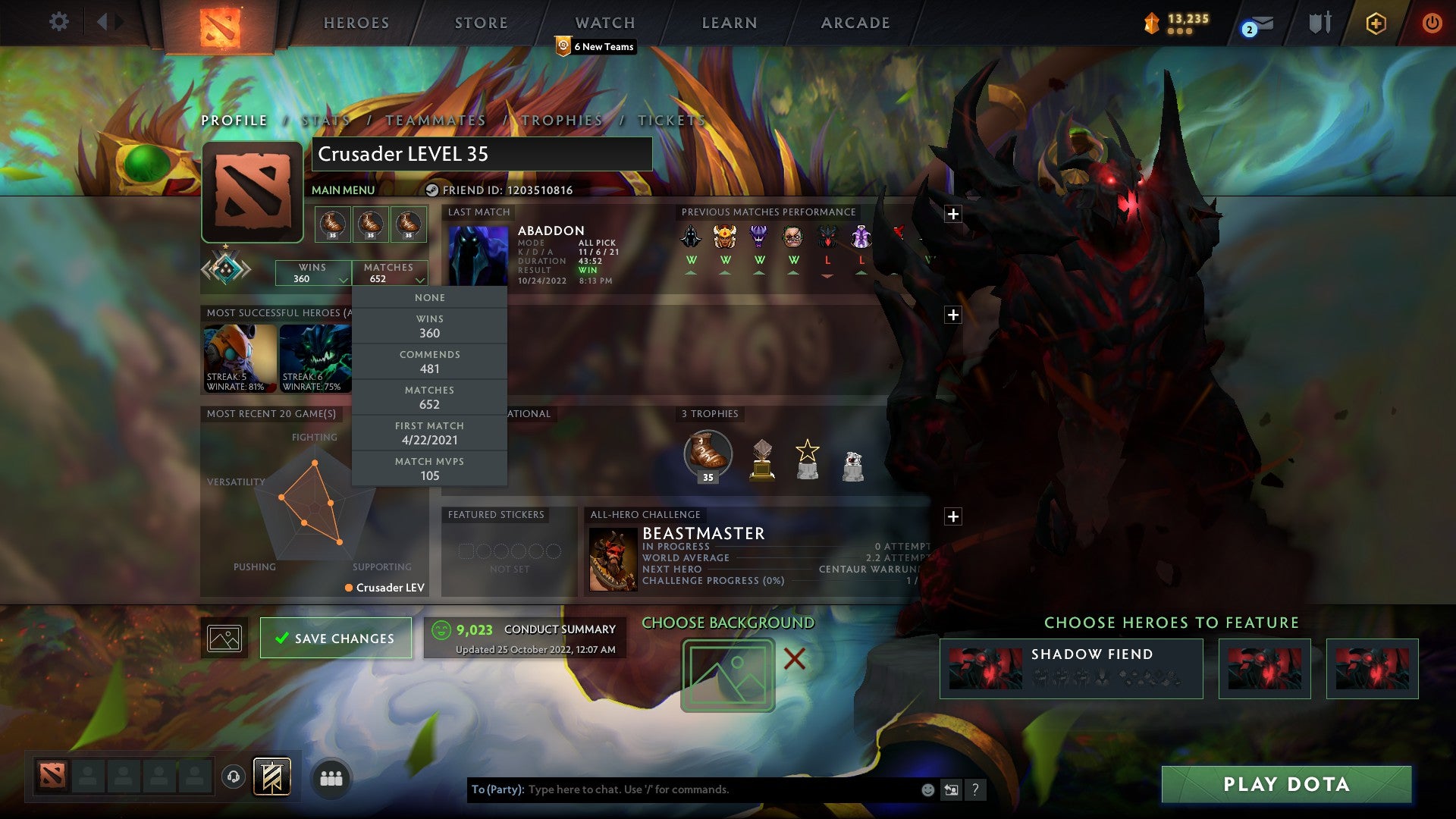Open the friends list icon near chat bar

pos(331,777)
